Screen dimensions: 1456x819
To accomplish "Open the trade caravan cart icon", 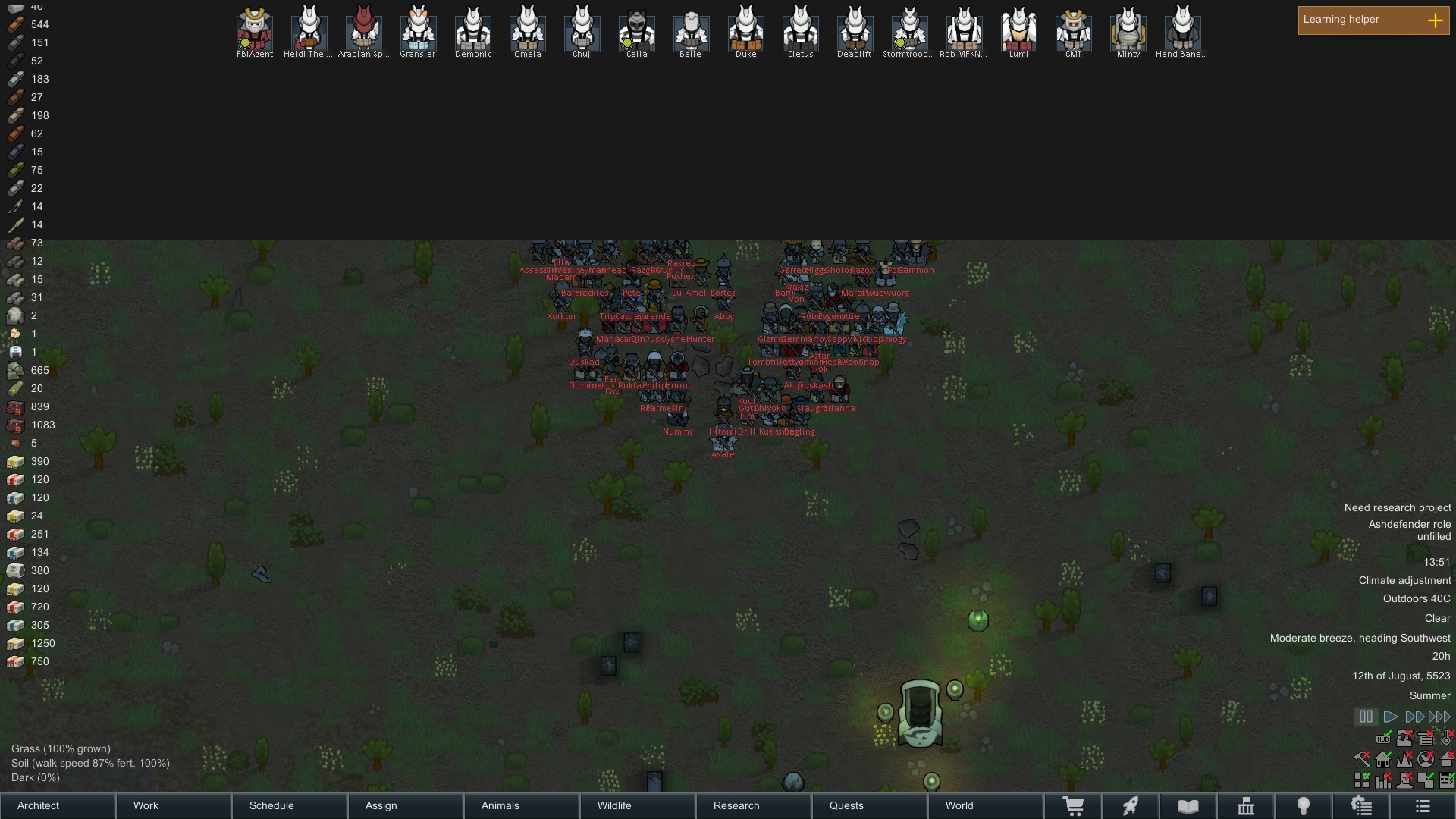I will click(x=1073, y=806).
